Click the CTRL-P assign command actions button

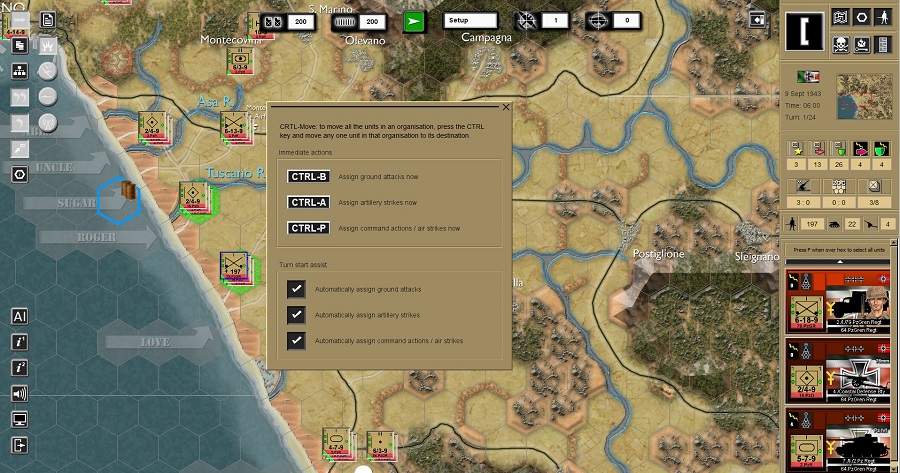coord(308,228)
